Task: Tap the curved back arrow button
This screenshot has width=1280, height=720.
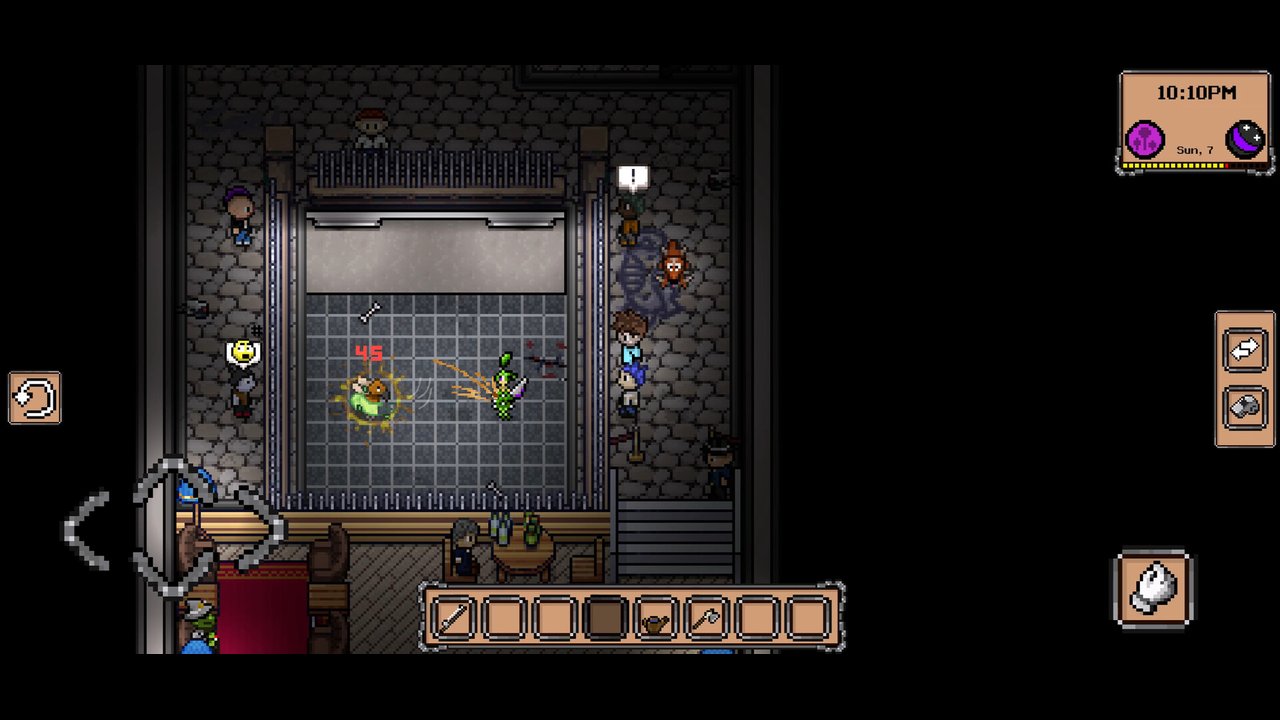Action: [35, 398]
